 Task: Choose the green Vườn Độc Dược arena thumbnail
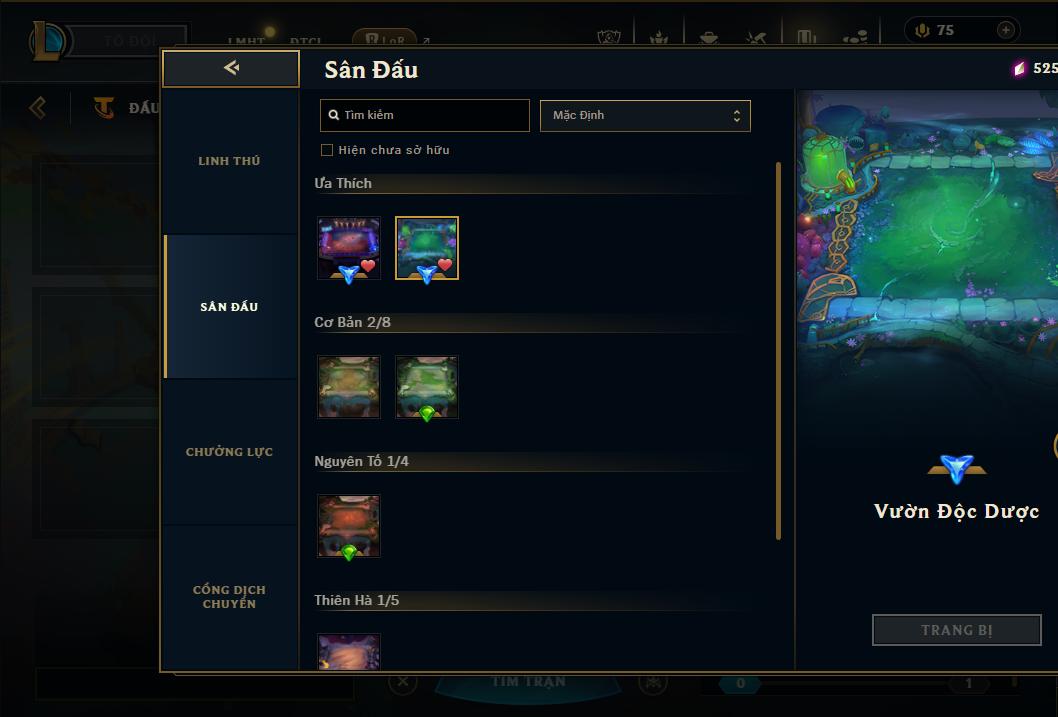pyautogui.click(x=427, y=248)
